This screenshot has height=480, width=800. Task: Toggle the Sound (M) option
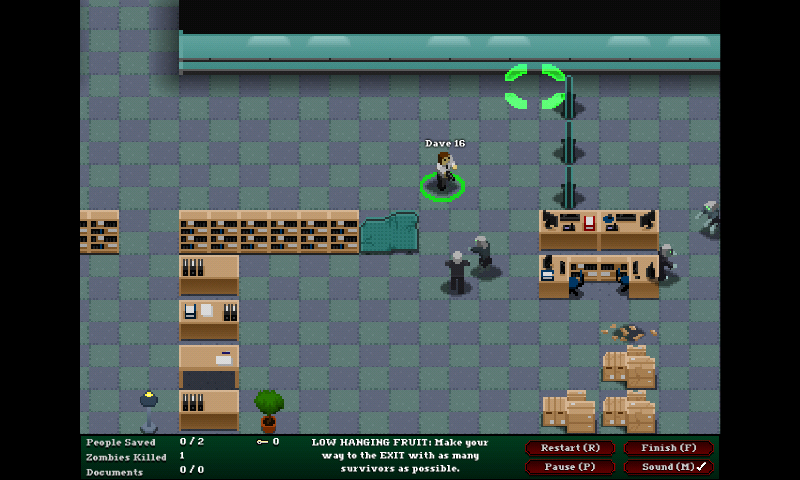point(667,467)
